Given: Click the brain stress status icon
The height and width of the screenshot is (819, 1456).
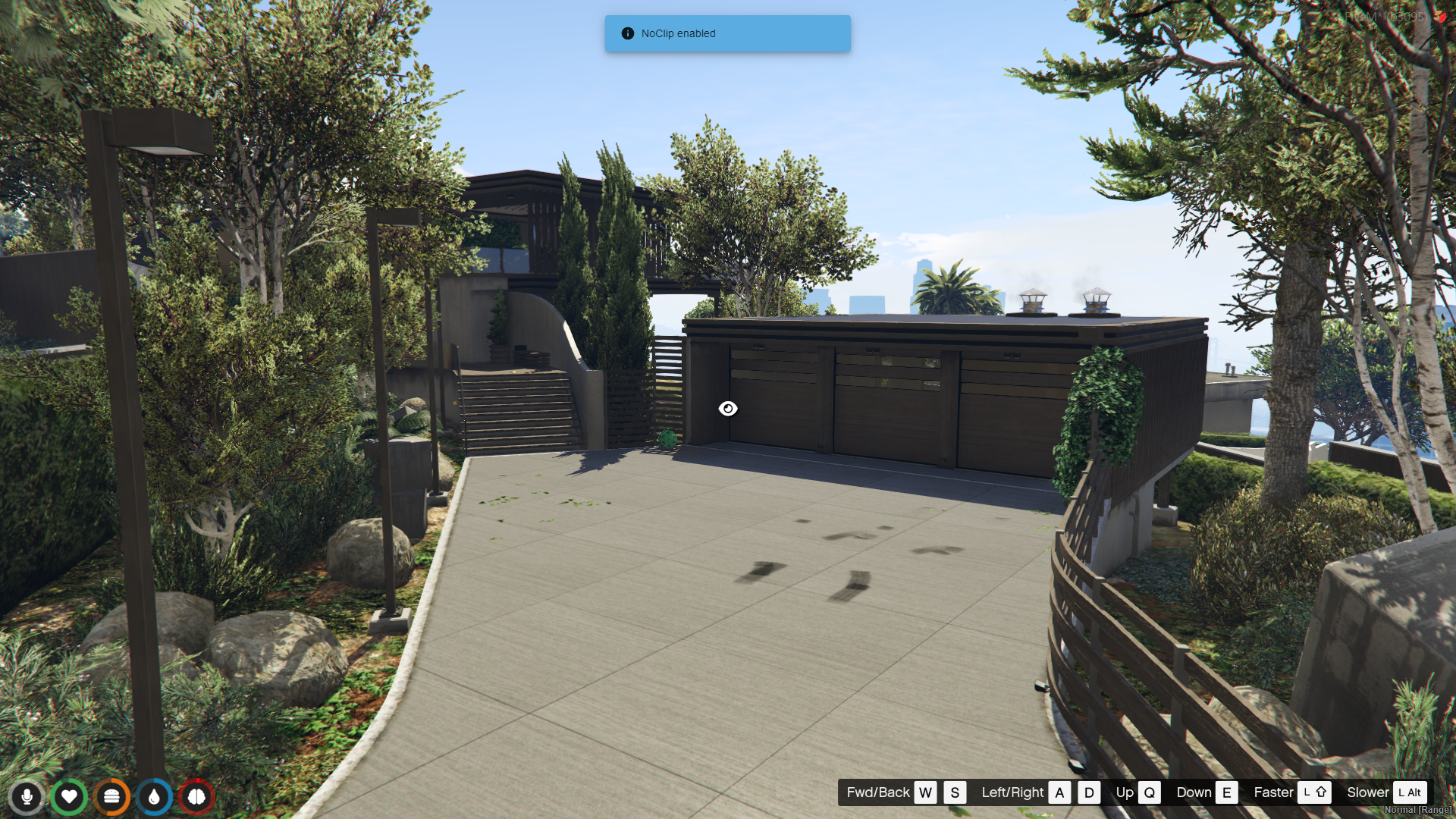Looking at the screenshot, I should pos(196,796).
